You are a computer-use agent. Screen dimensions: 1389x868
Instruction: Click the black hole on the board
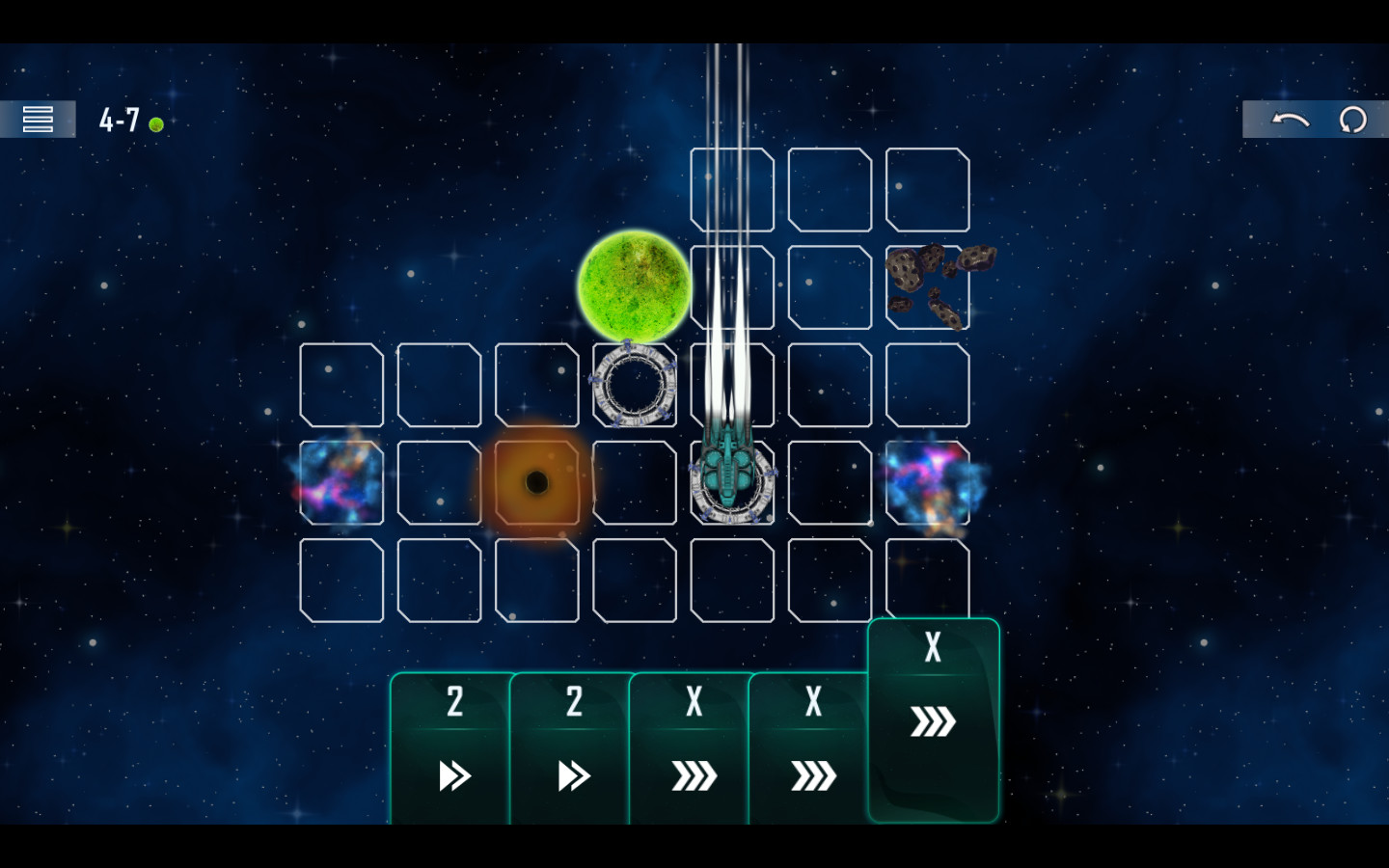537,479
